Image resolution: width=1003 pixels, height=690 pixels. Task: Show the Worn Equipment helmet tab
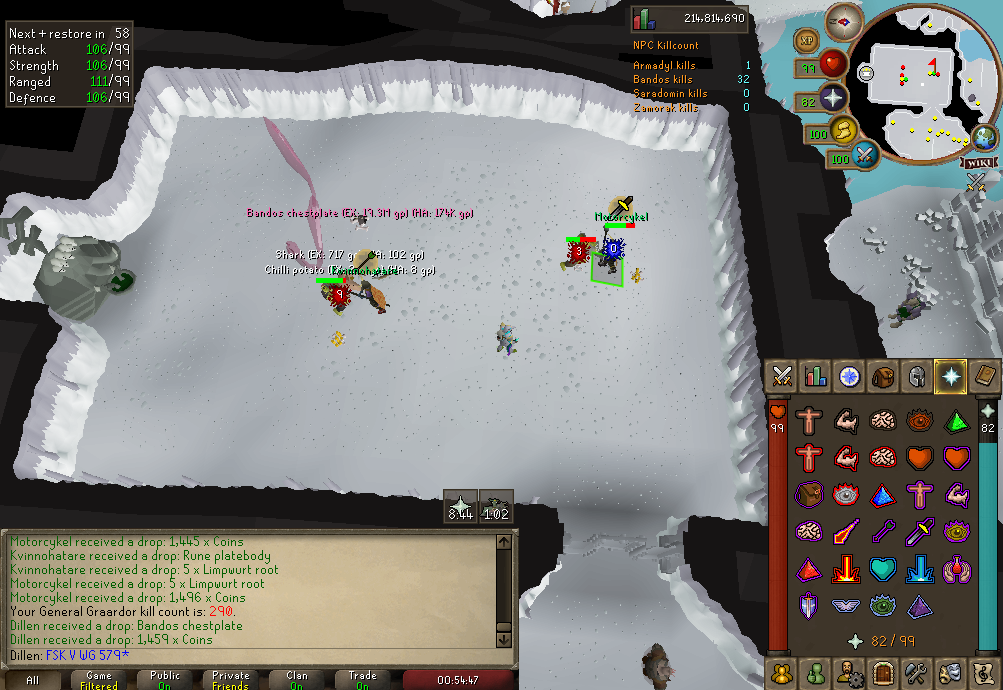pos(916,377)
